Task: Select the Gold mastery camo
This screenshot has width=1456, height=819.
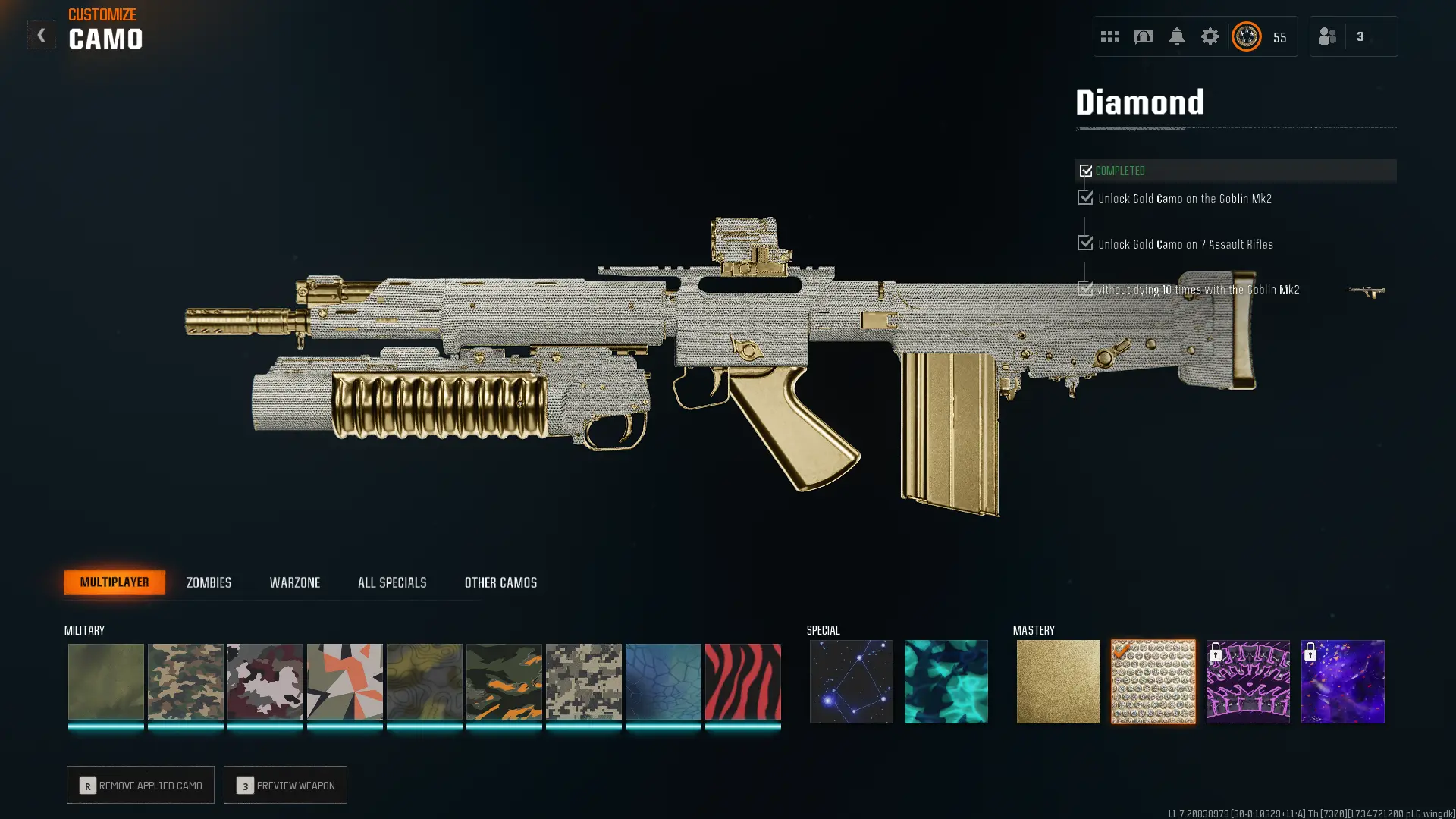Action: pyautogui.click(x=1058, y=681)
